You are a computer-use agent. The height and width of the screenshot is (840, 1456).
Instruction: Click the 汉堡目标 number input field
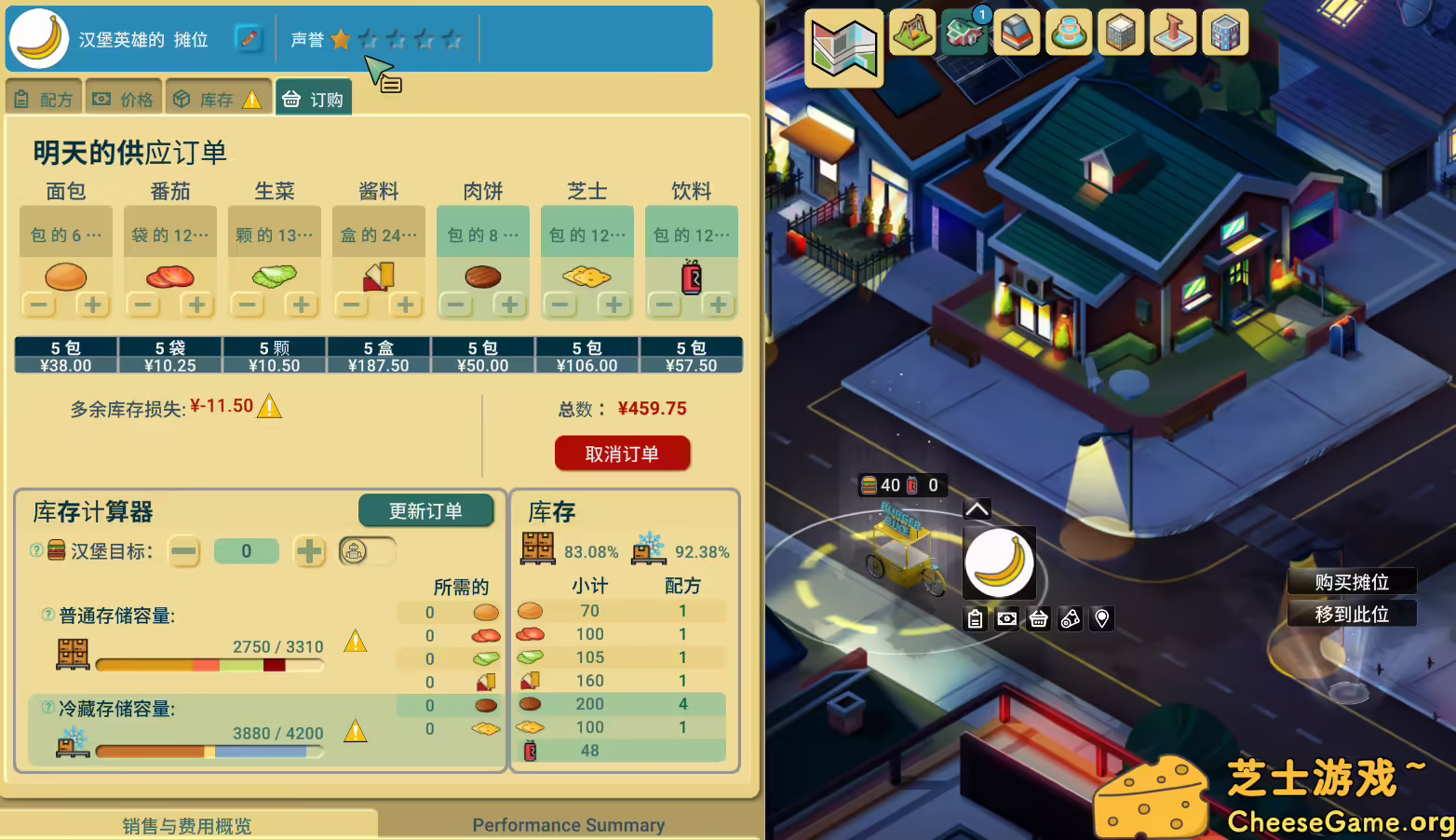pos(246,551)
